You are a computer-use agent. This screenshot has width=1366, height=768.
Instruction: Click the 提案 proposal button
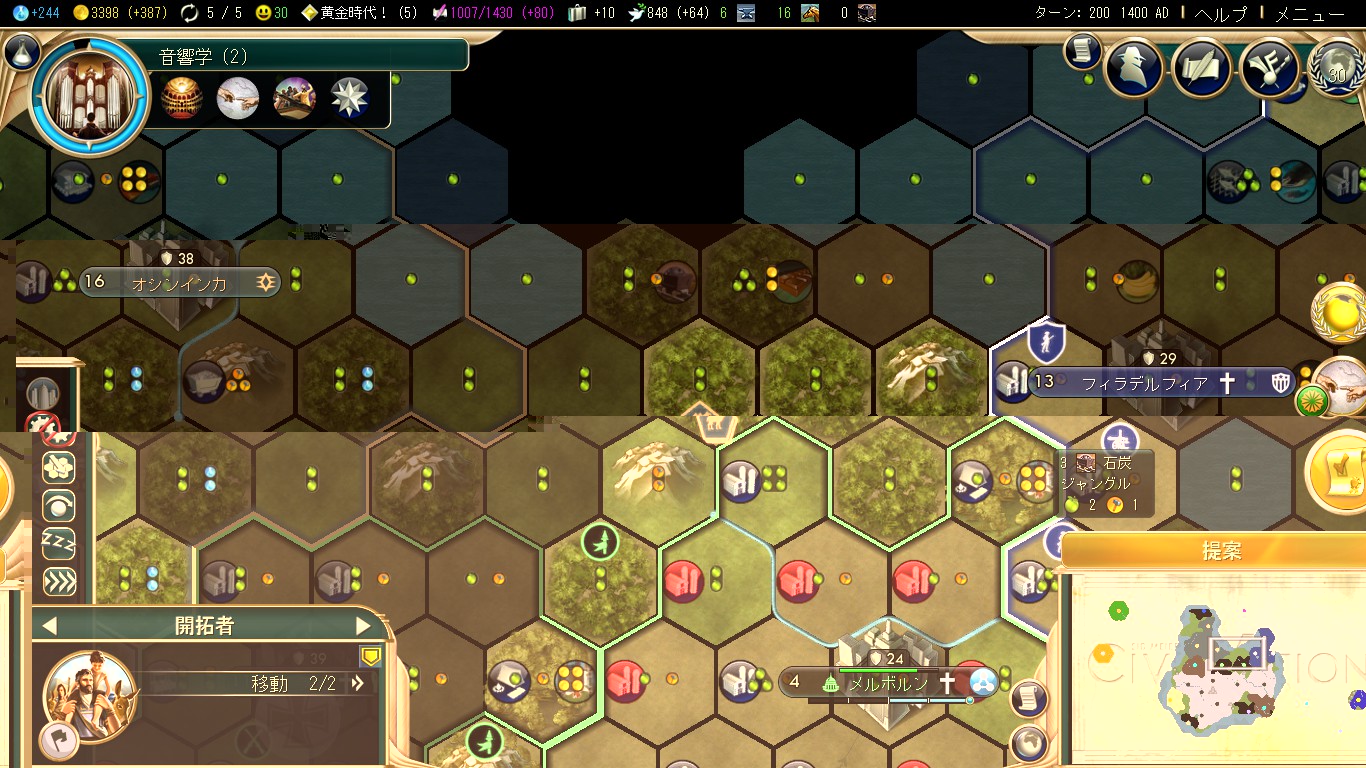coord(1221,551)
